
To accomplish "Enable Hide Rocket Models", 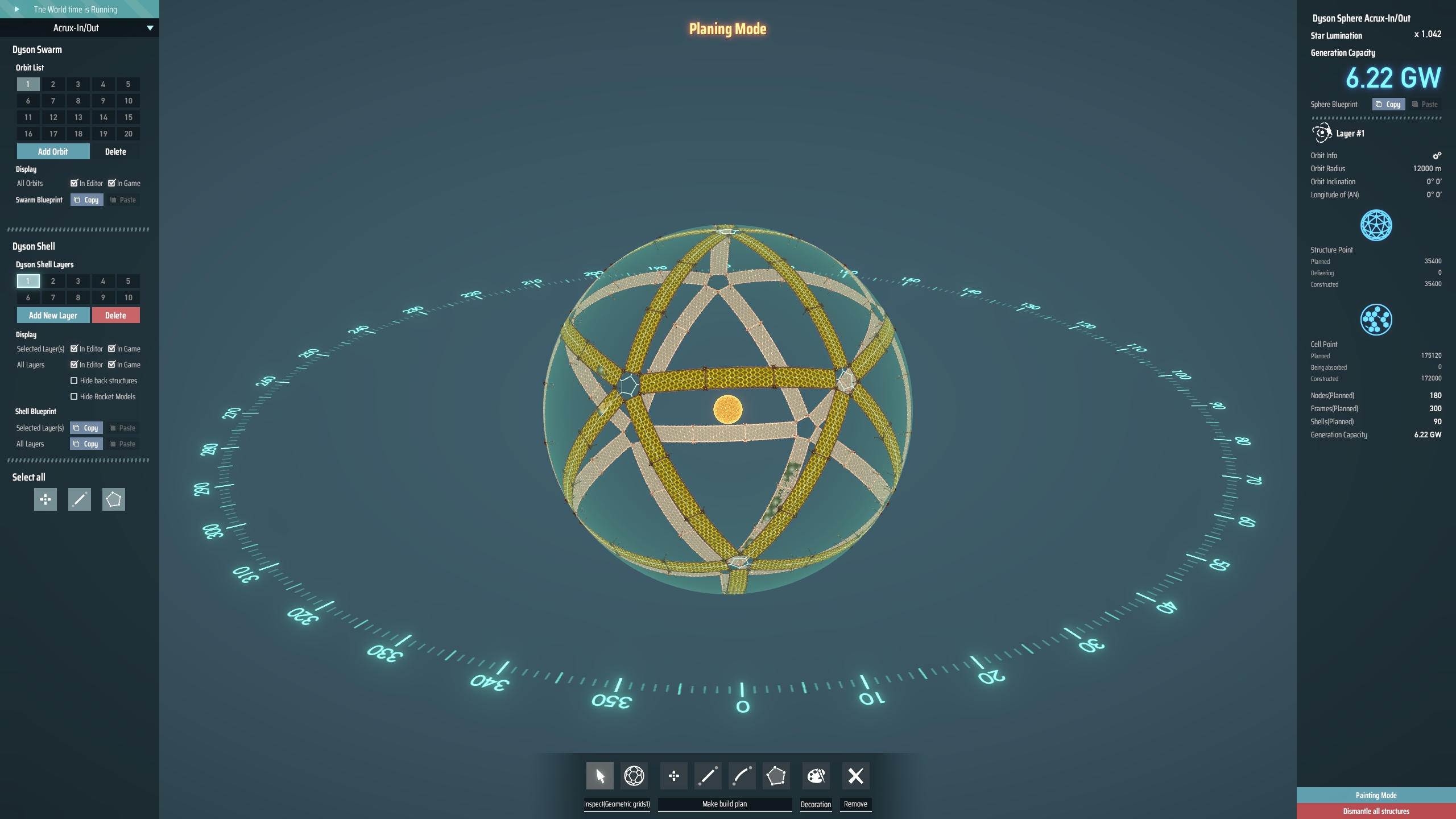I will click(x=75, y=396).
